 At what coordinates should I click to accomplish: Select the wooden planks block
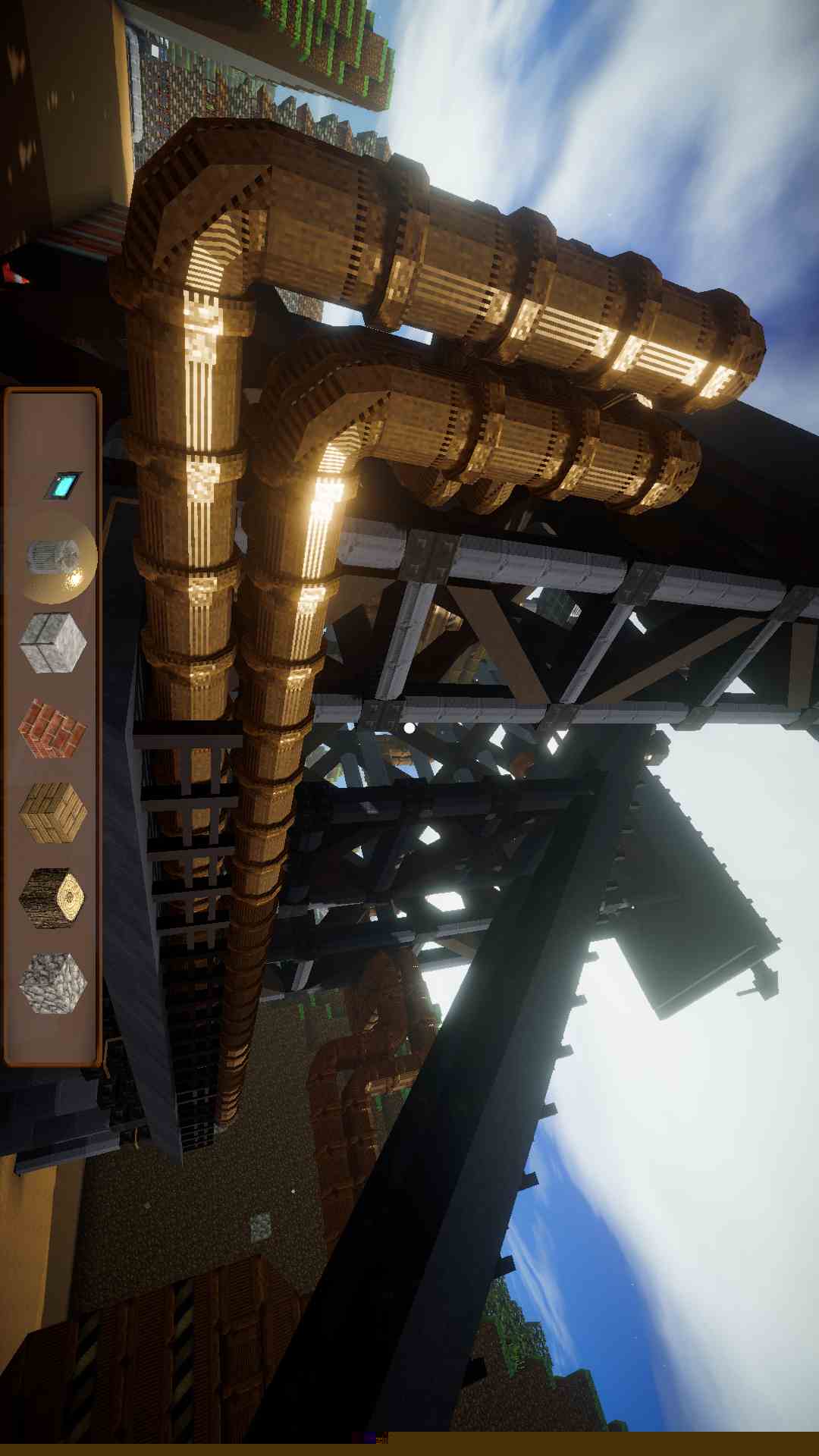pyautogui.click(x=52, y=812)
